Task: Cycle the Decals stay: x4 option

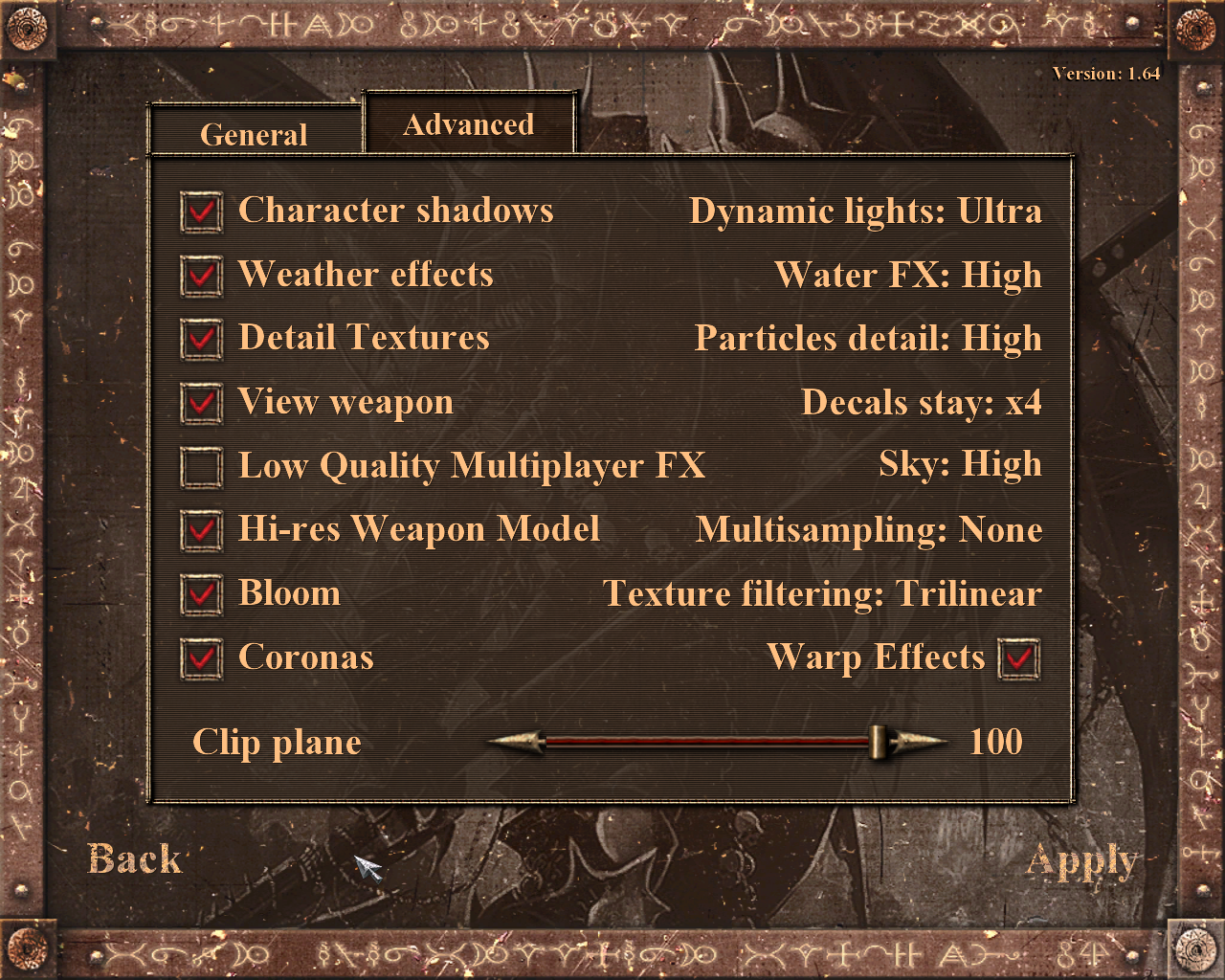Action: click(921, 403)
